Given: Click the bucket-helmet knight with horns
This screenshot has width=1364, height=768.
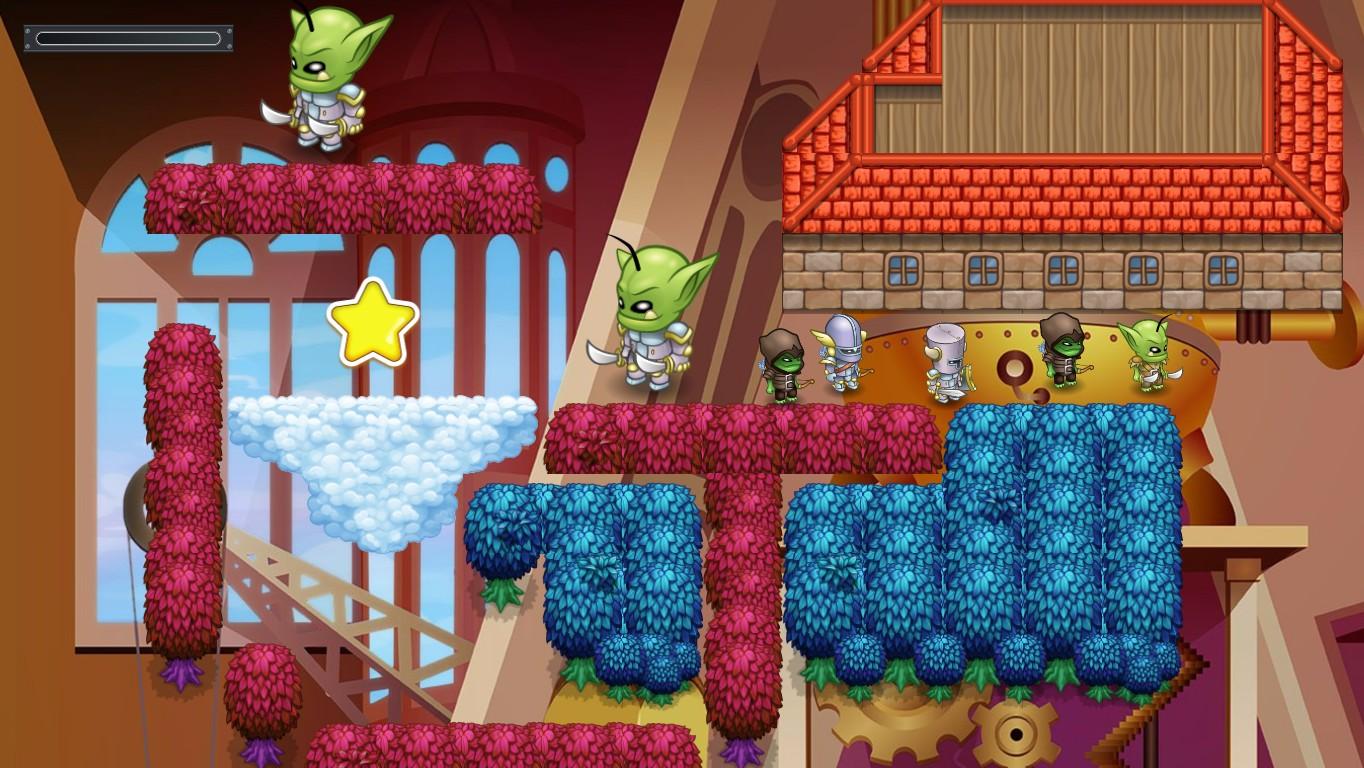Looking at the screenshot, I should pyautogui.click(x=945, y=360).
